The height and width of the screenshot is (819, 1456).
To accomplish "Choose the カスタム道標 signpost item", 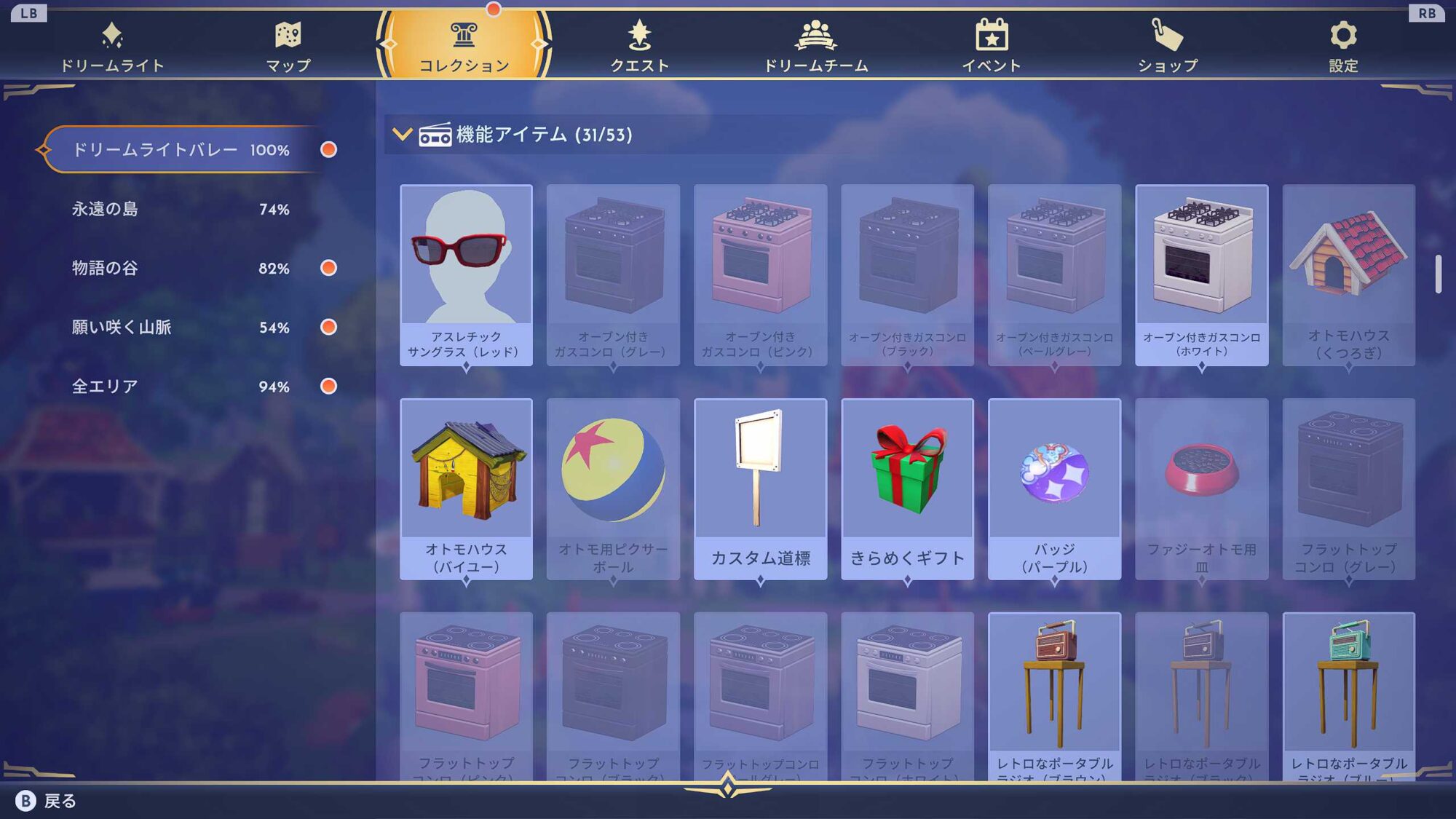I will pyautogui.click(x=760, y=488).
